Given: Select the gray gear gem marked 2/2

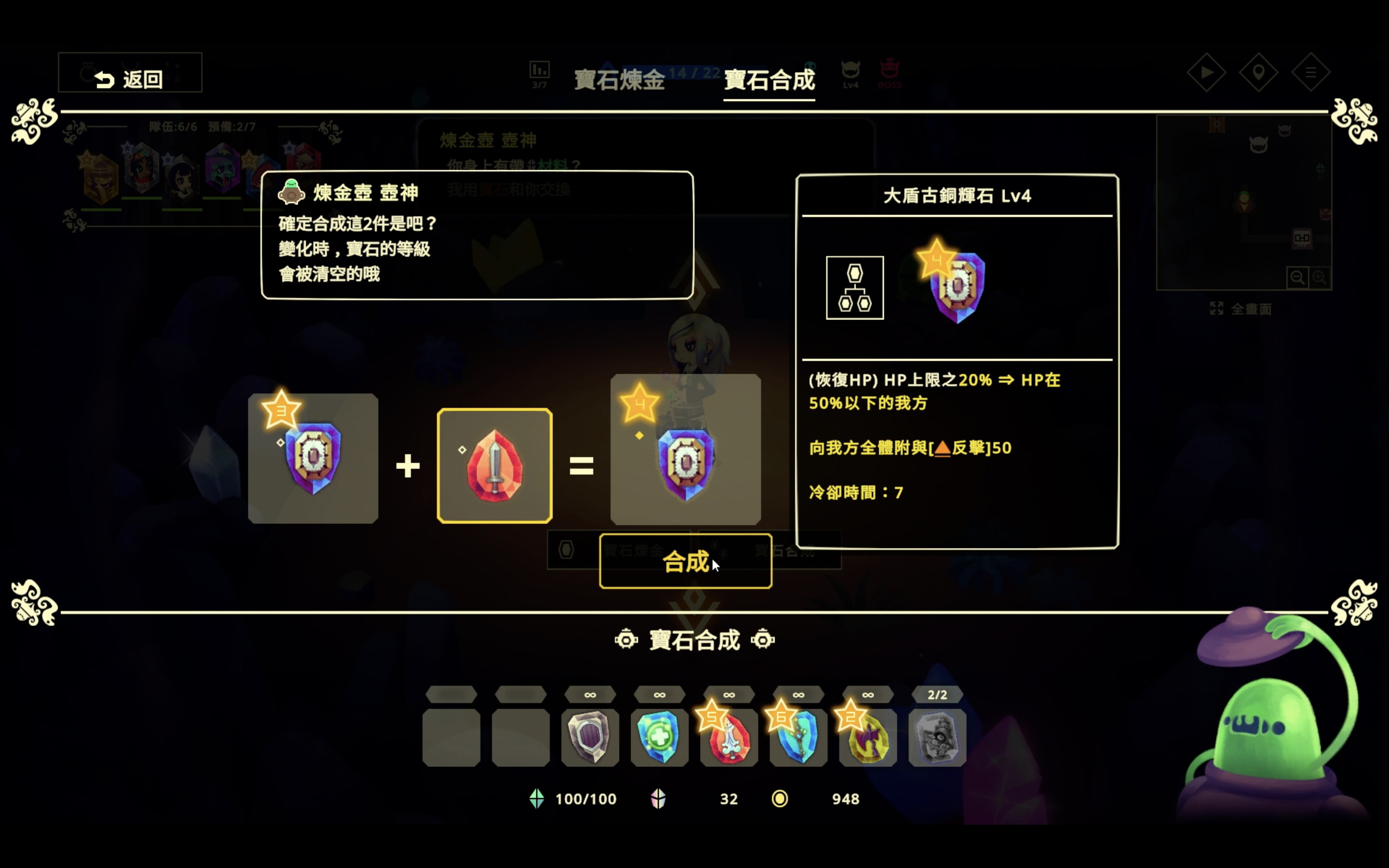Looking at the screenshot, I should [937, 739].
